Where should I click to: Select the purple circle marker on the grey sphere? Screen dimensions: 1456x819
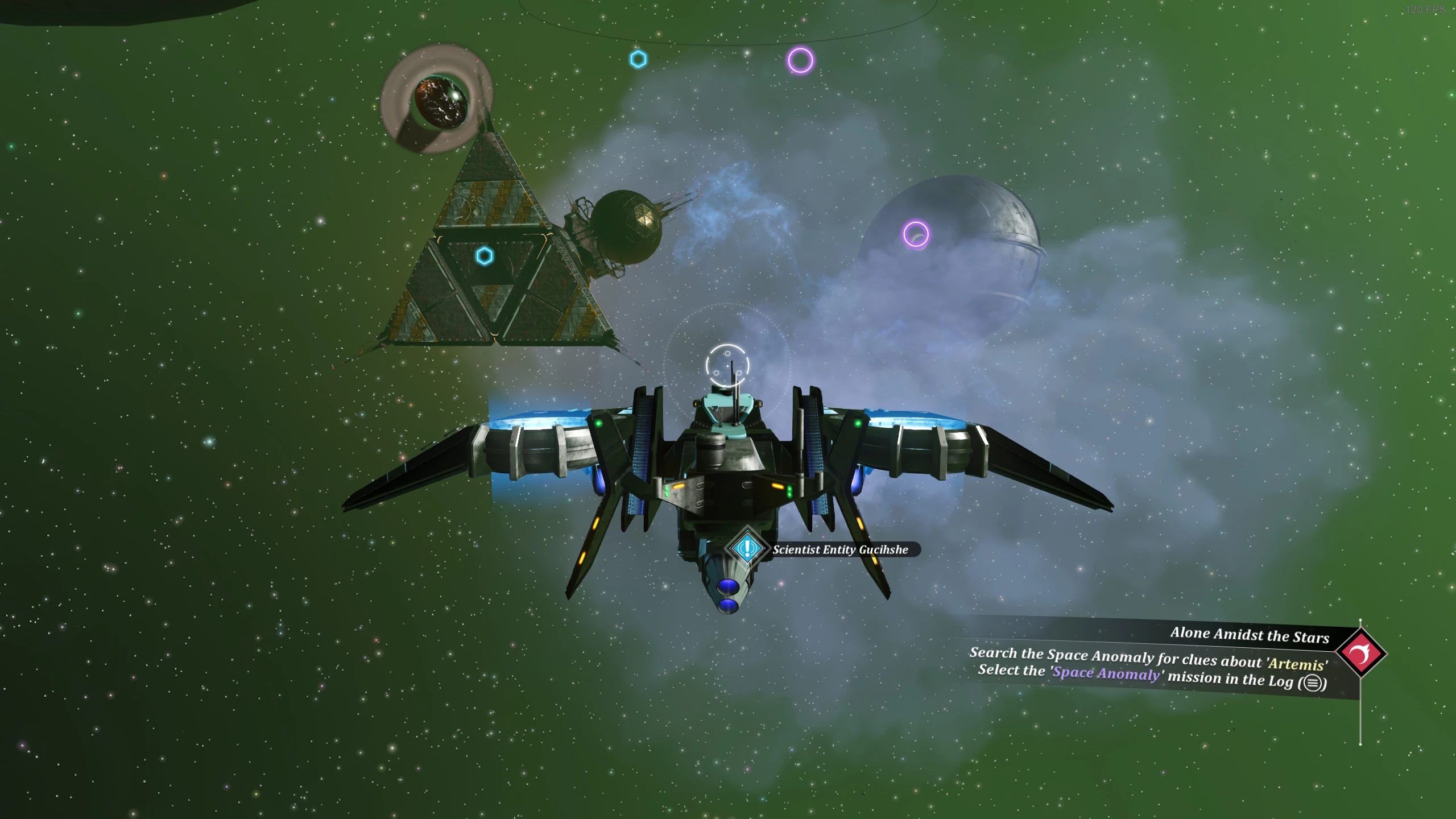916,234
